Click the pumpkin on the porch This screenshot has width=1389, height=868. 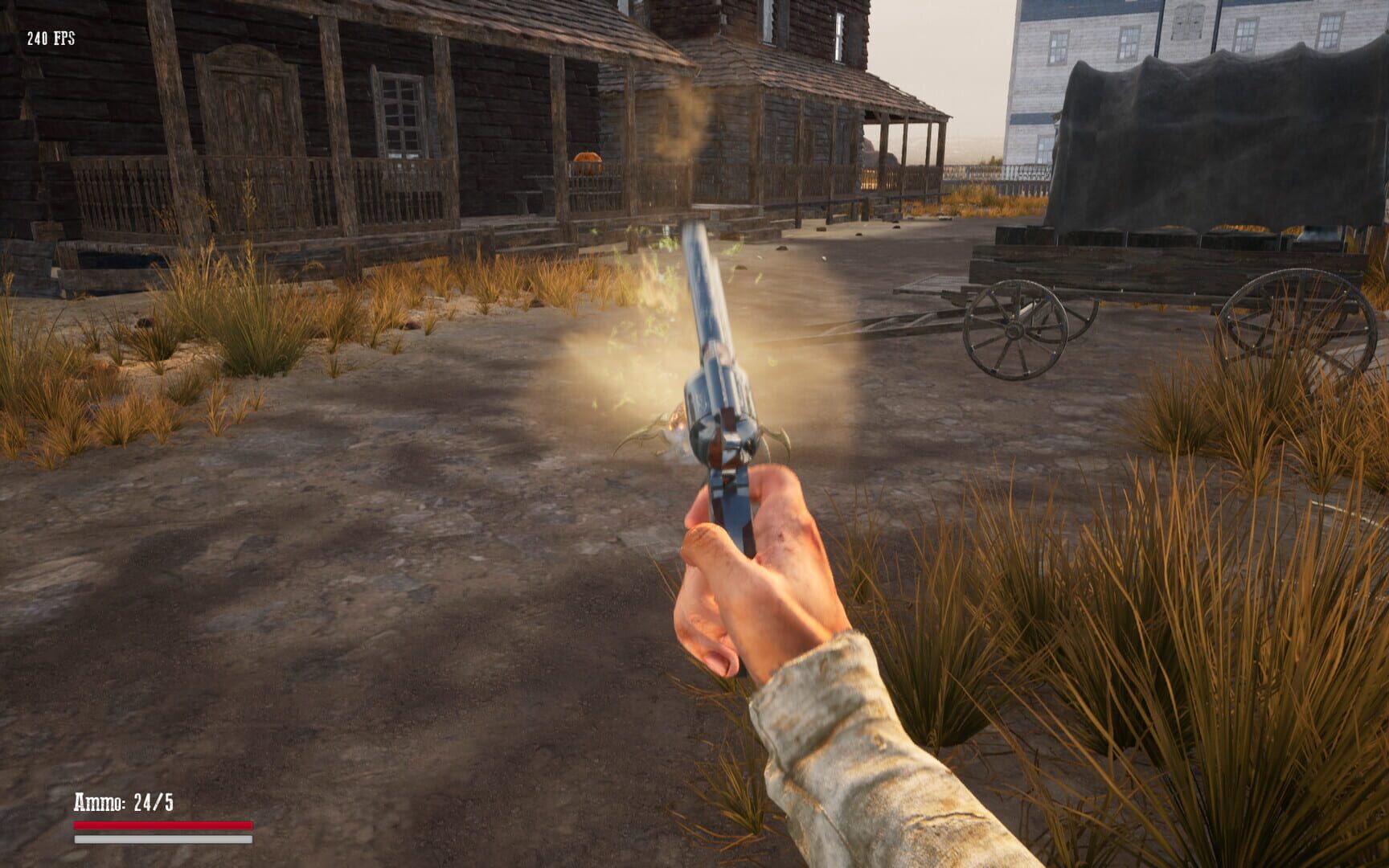pos(588,162)
